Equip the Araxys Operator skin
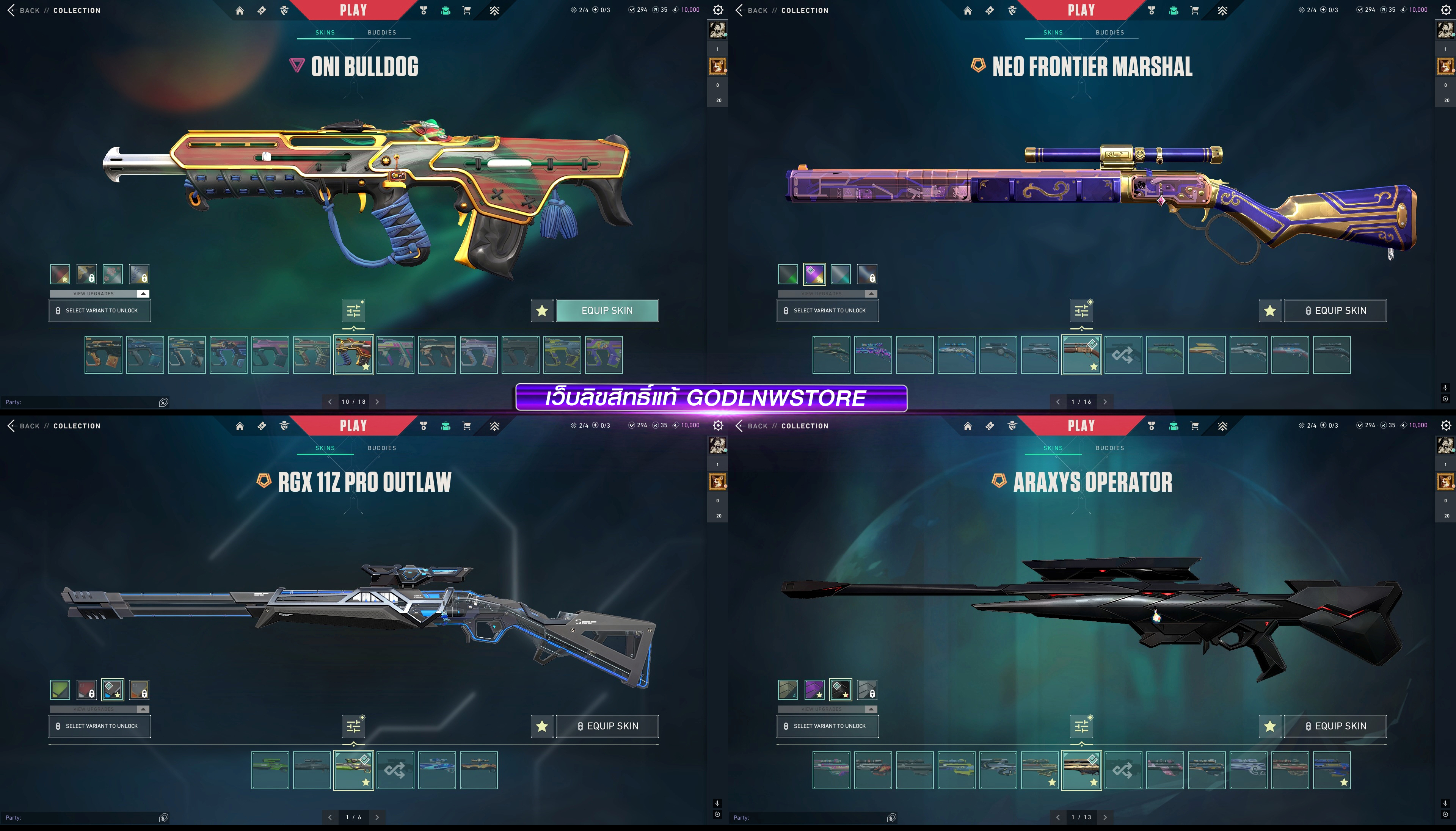 click(1334, 726)
